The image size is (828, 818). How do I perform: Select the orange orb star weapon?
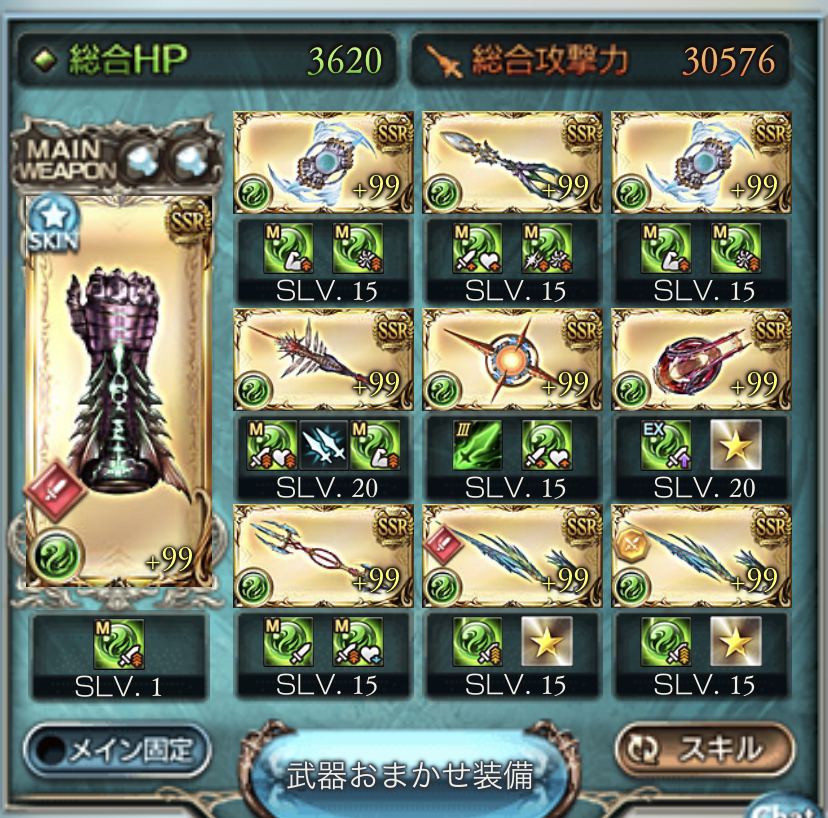tap(511, 360)
